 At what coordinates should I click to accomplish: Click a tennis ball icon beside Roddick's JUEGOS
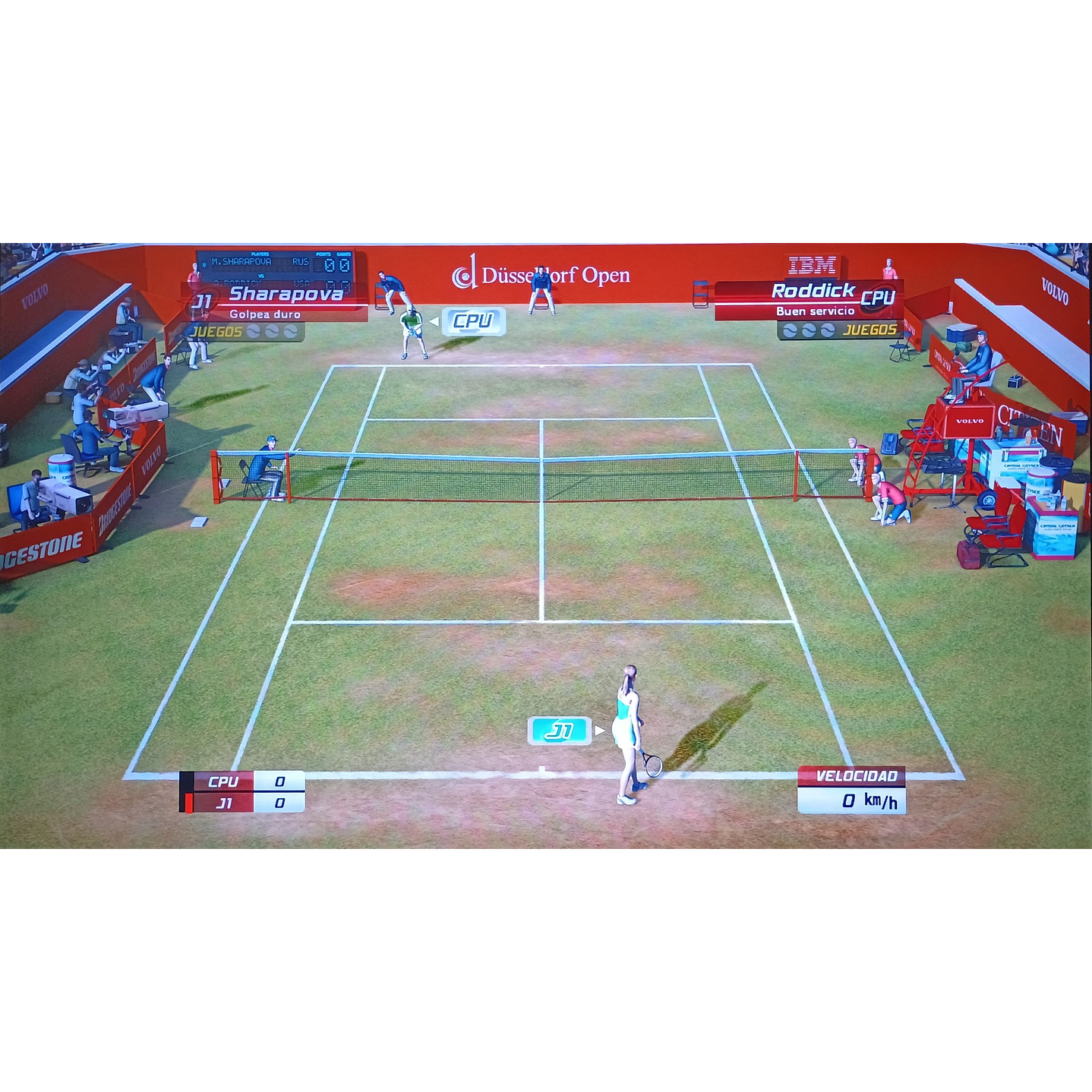coord(807,330)
